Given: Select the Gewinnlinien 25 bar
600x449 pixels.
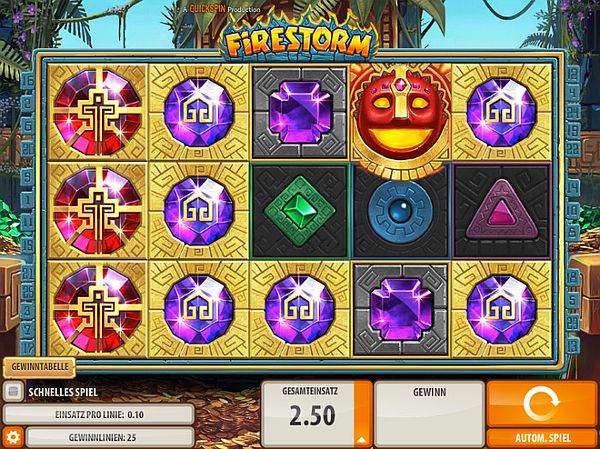Looking at the screenshot, I should 109,437.
